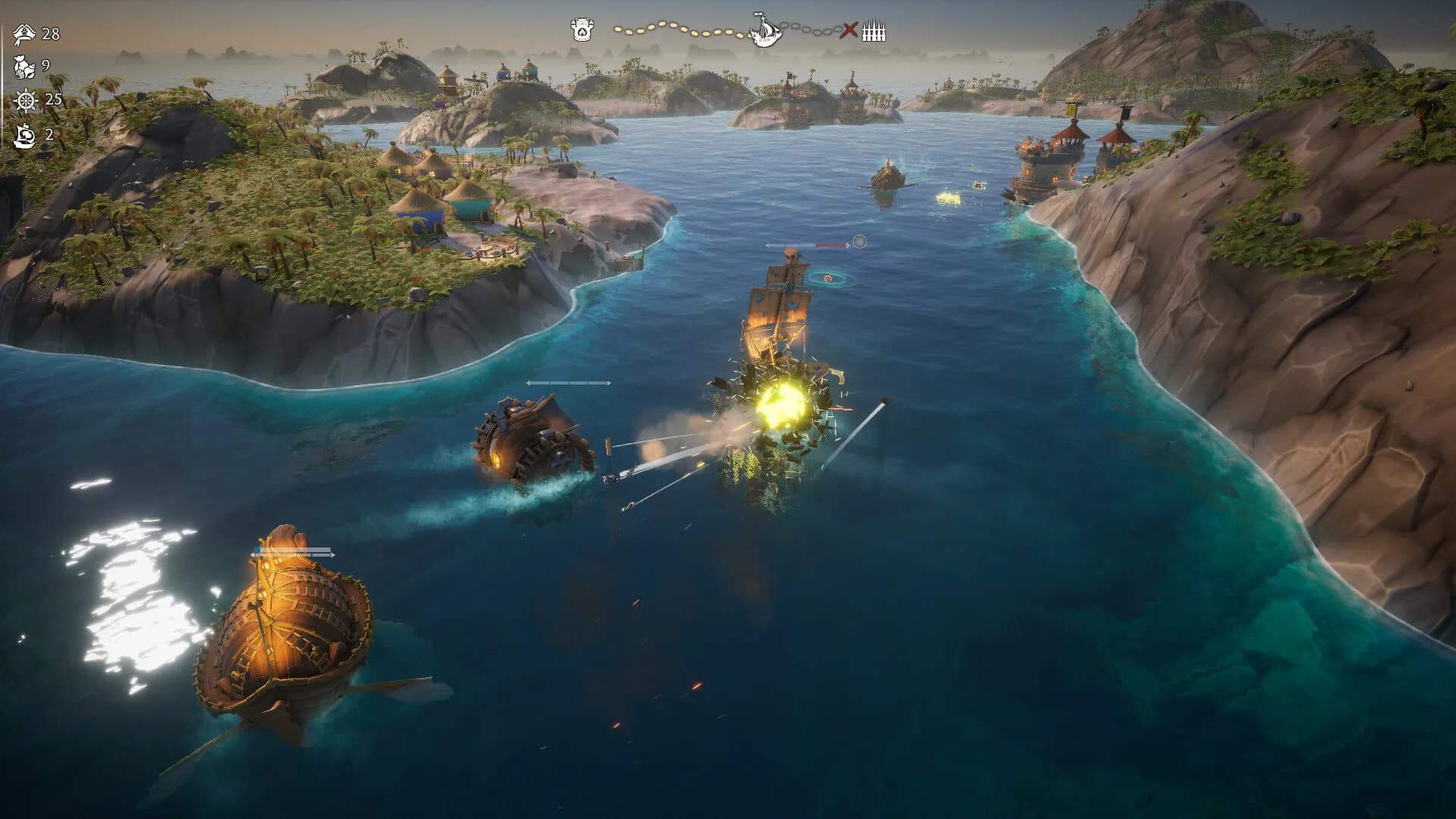Select the fortress gate destination icon
This screenshot has width=1456, height=819.
pyautogui.click(x=874, y=32)
